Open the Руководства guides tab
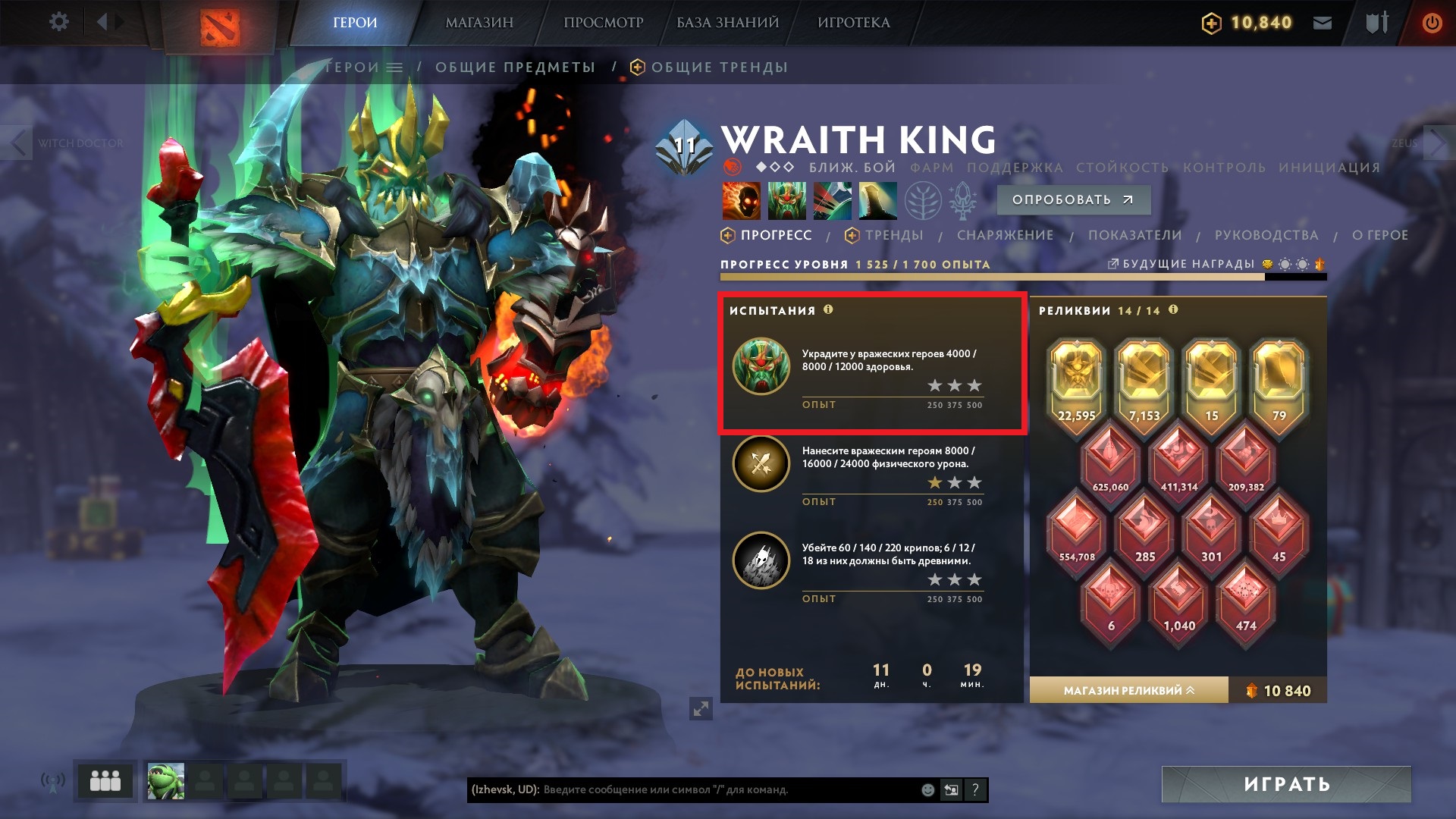 tap(1266, 236)
